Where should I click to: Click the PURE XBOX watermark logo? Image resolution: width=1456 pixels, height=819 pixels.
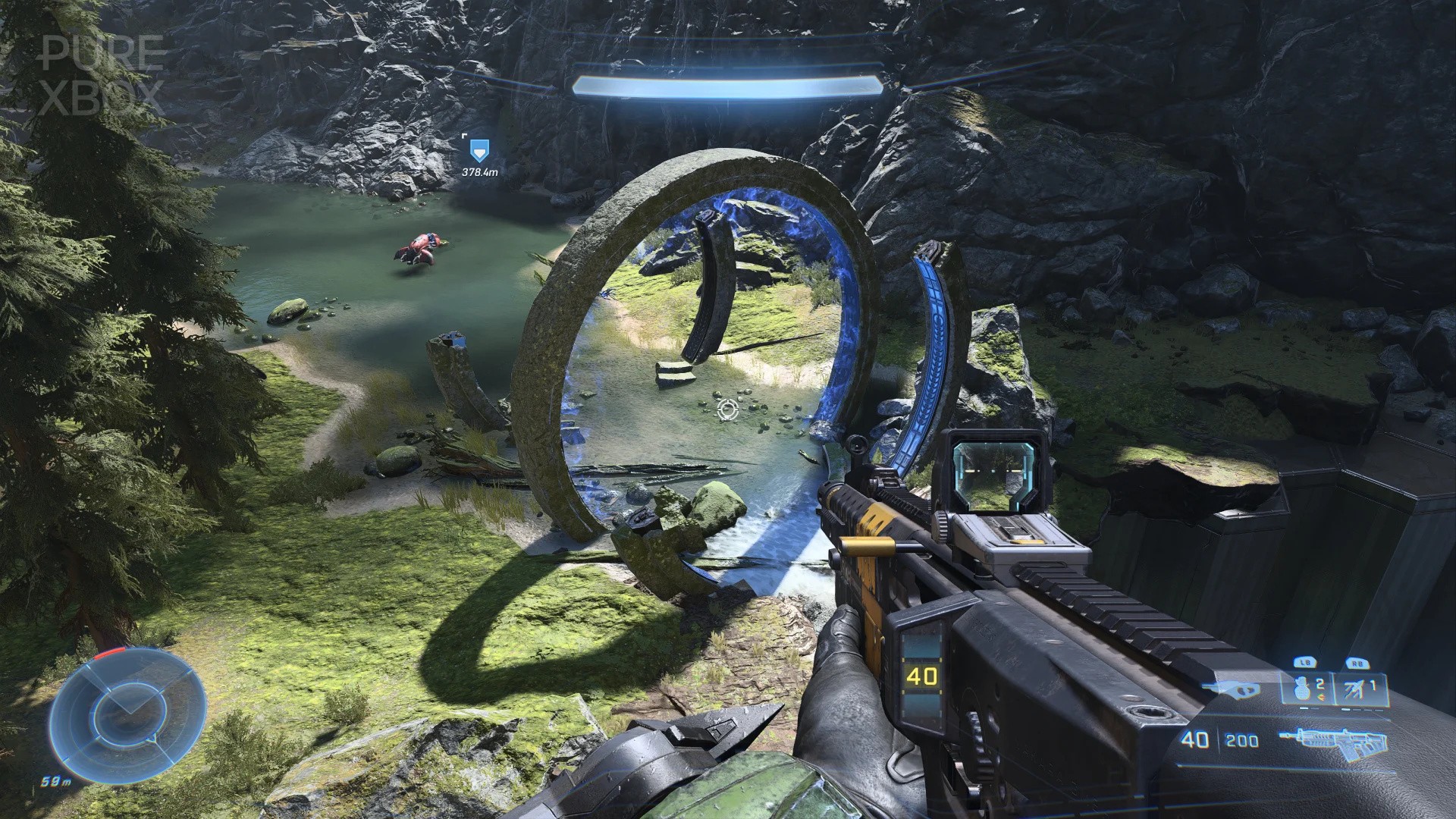coord(102,74)
